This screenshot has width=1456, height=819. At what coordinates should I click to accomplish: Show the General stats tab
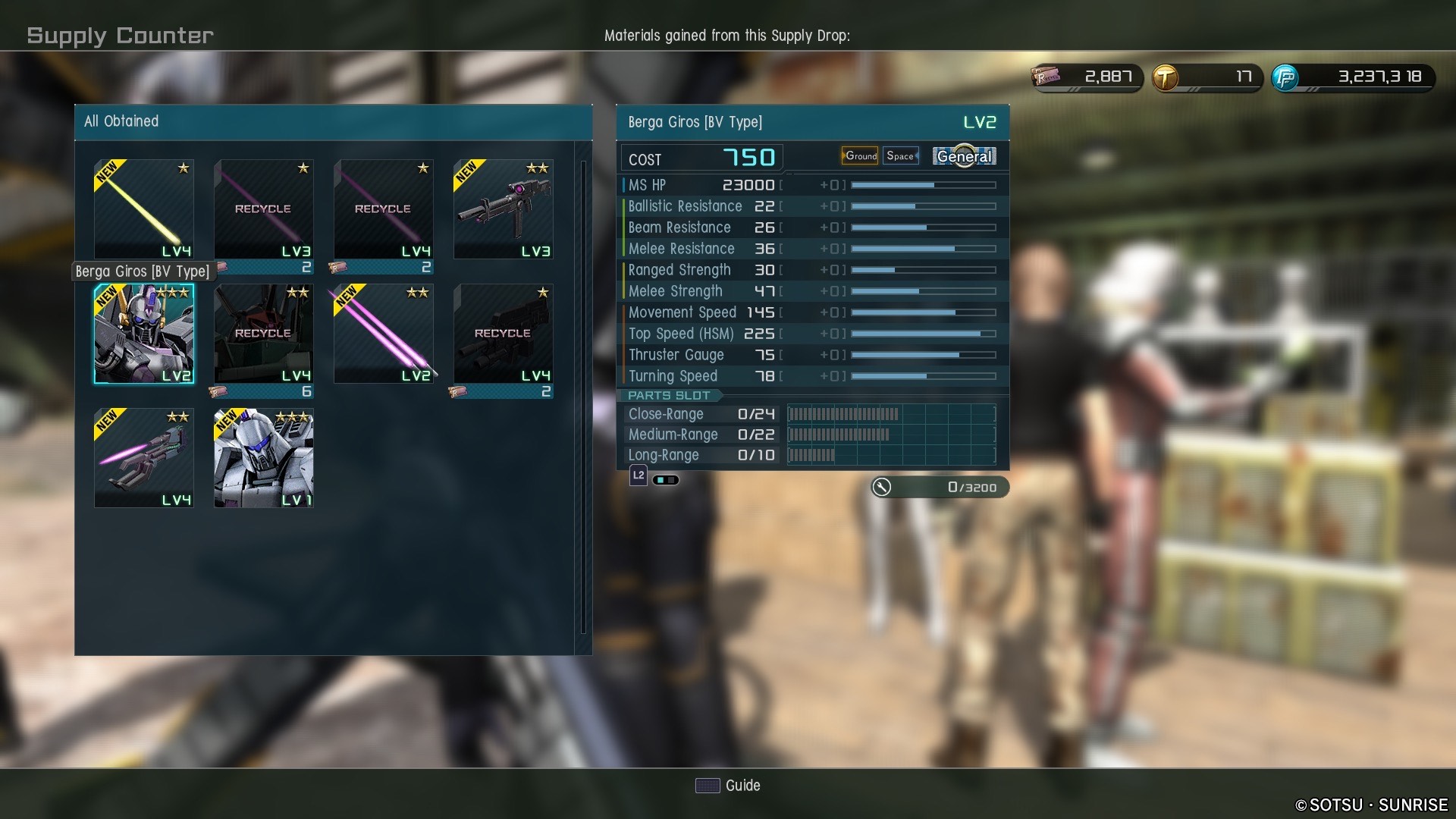pyautogui.click(x=964, y=156)
